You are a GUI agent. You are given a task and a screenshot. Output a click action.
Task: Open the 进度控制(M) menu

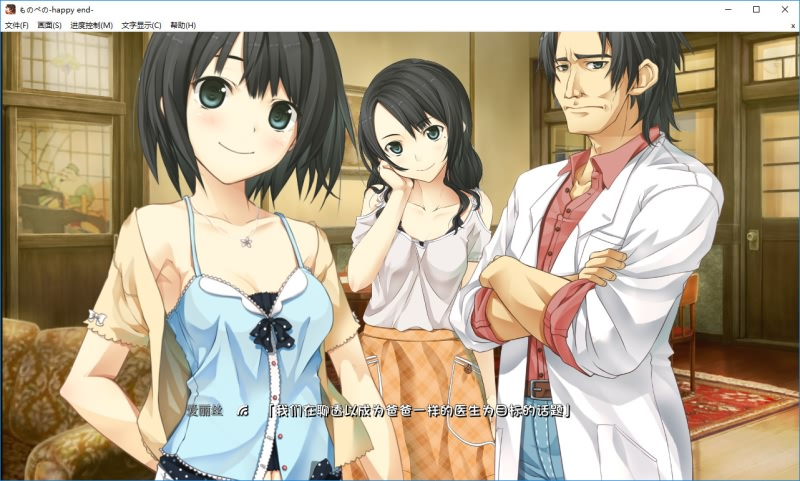(91, 25)
